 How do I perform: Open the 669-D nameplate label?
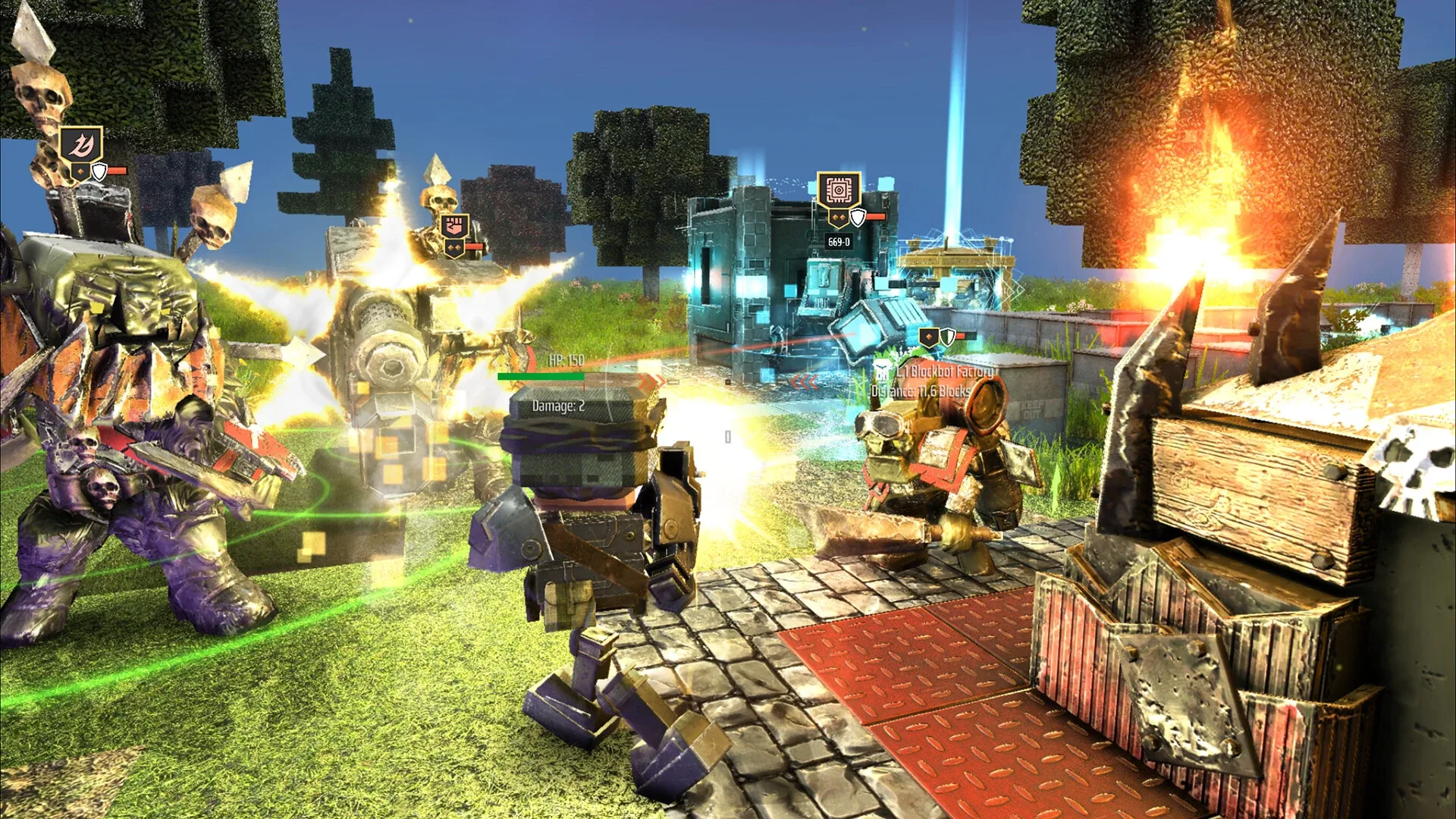pyautogui.click(x=839, y=241)
